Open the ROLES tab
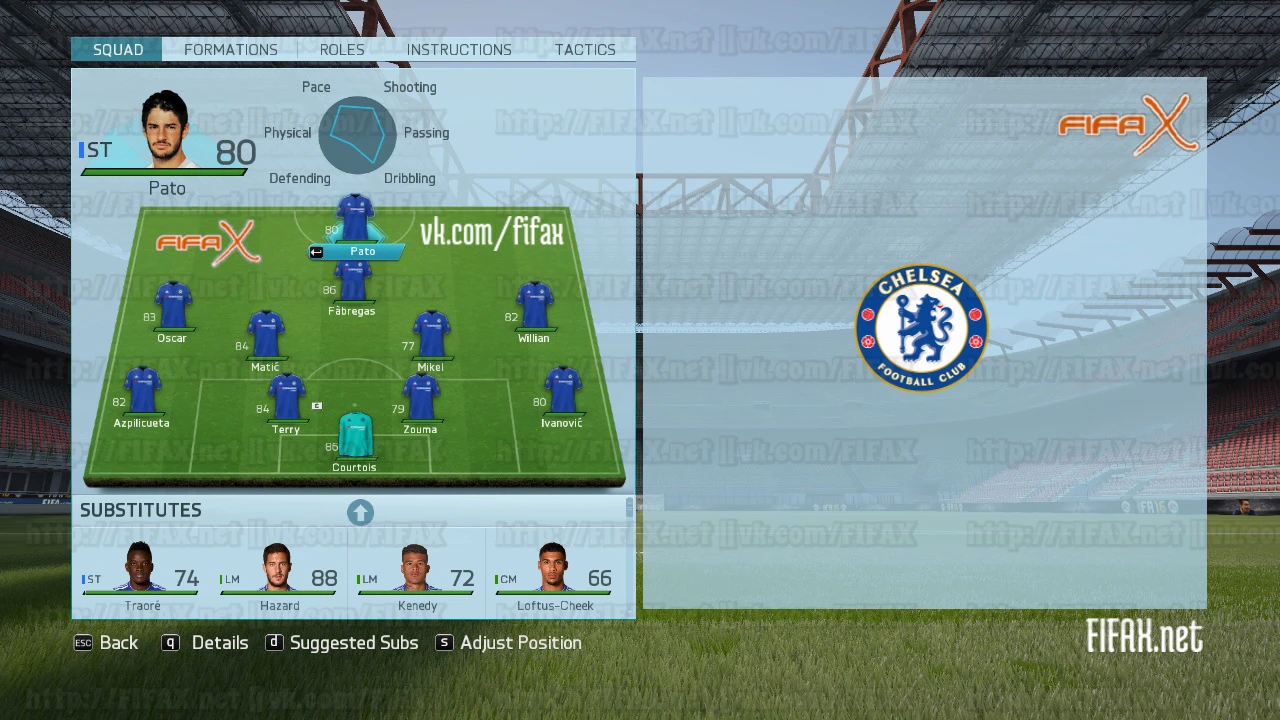 point(342,49)
